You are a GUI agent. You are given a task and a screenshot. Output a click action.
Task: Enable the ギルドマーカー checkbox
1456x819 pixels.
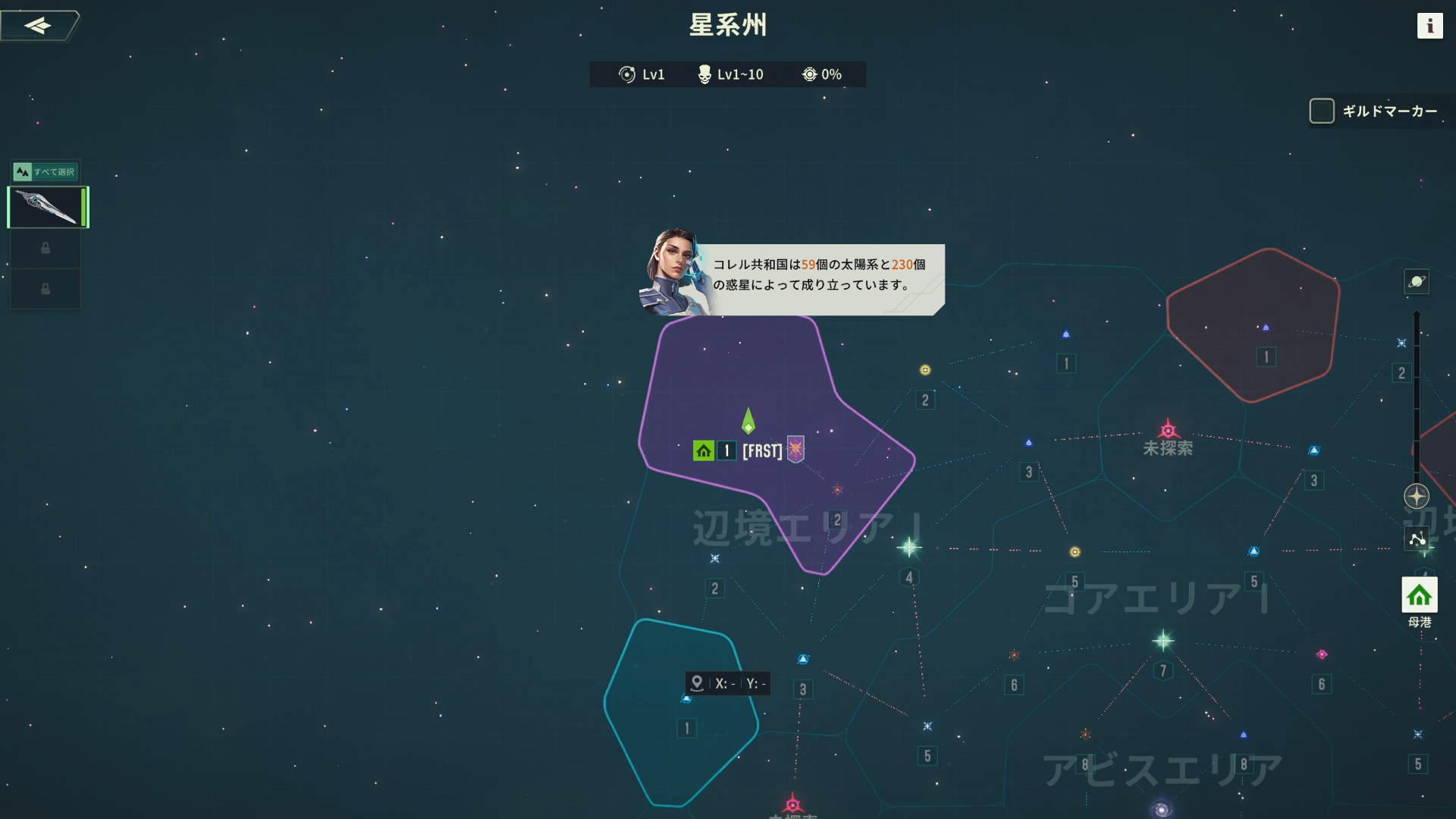pyautogui.click(x=1323, y=111)
